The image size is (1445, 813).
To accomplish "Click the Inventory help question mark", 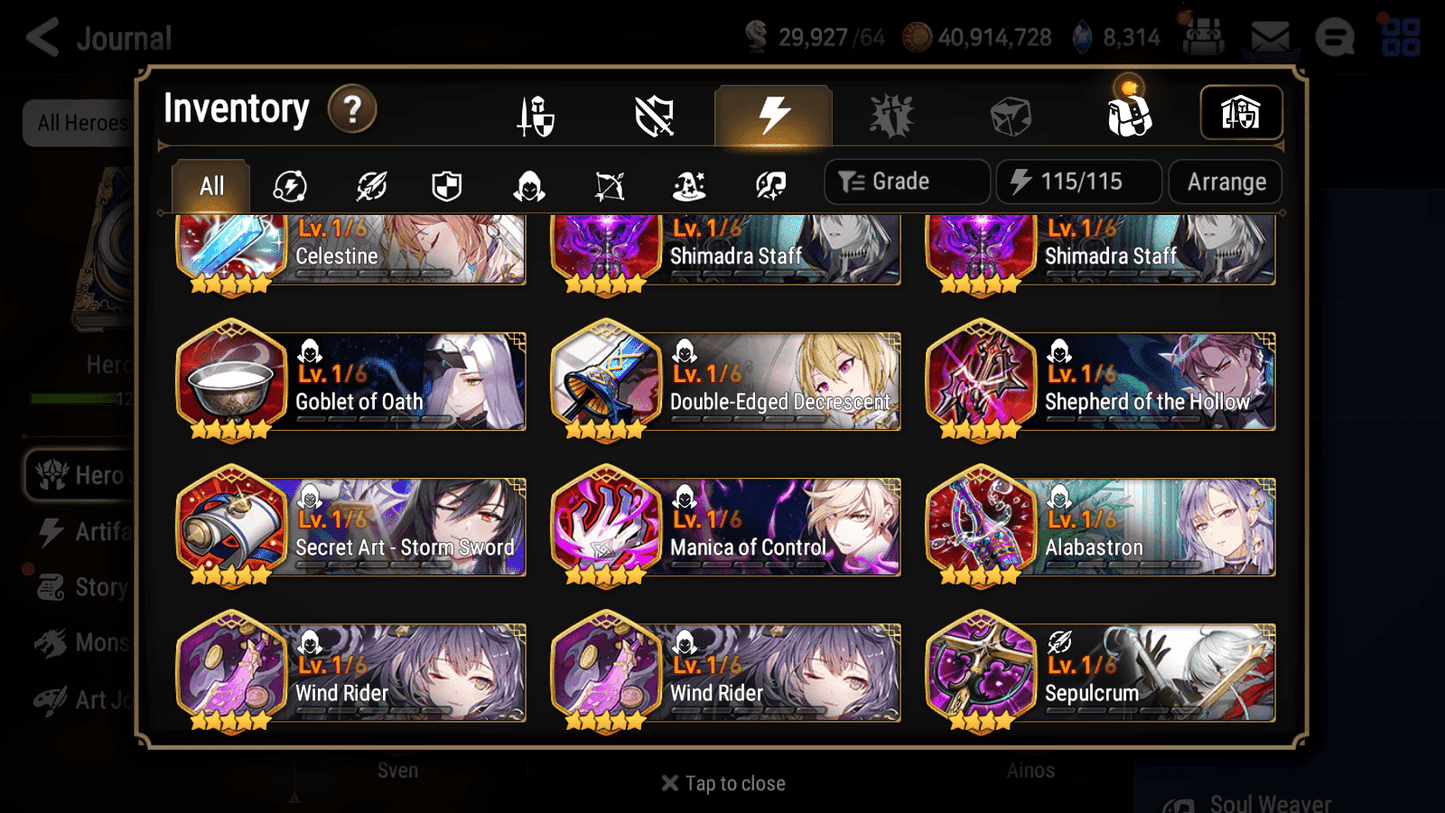I will (352, 110).
